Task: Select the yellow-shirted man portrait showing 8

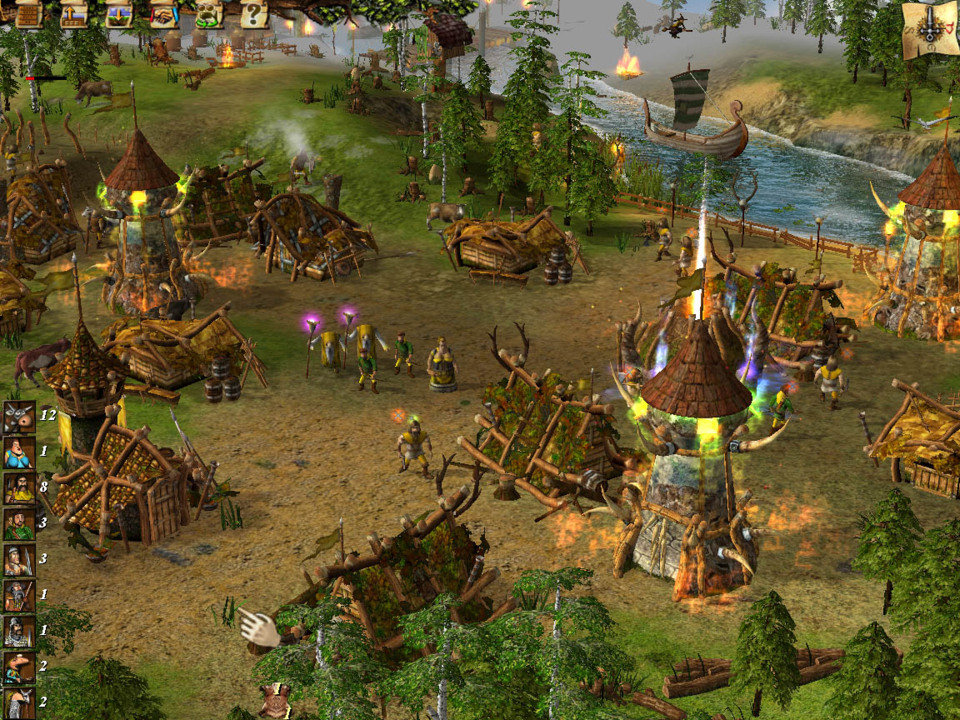Action: (19, 488)
